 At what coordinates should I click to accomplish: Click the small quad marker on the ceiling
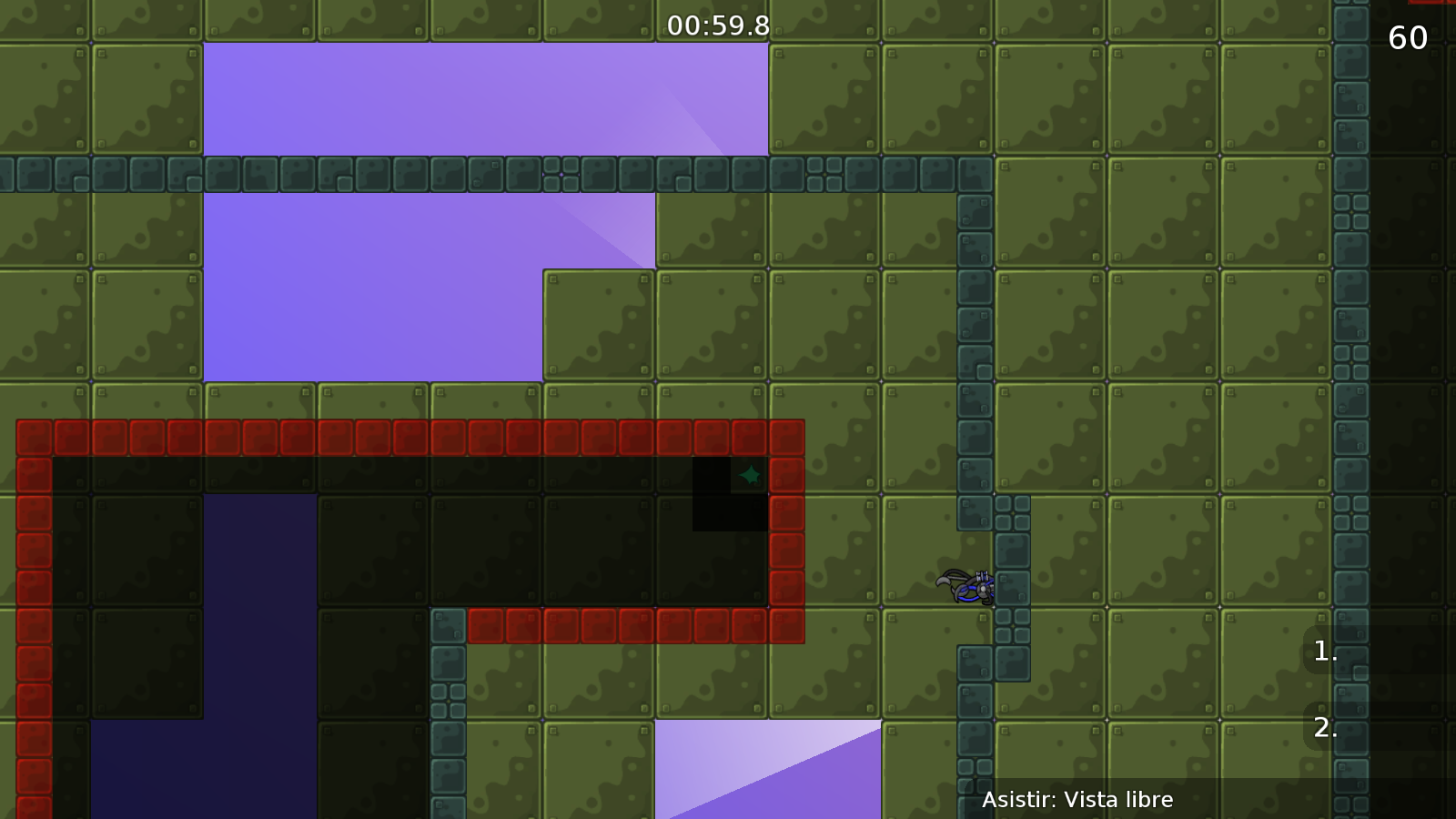561,177
